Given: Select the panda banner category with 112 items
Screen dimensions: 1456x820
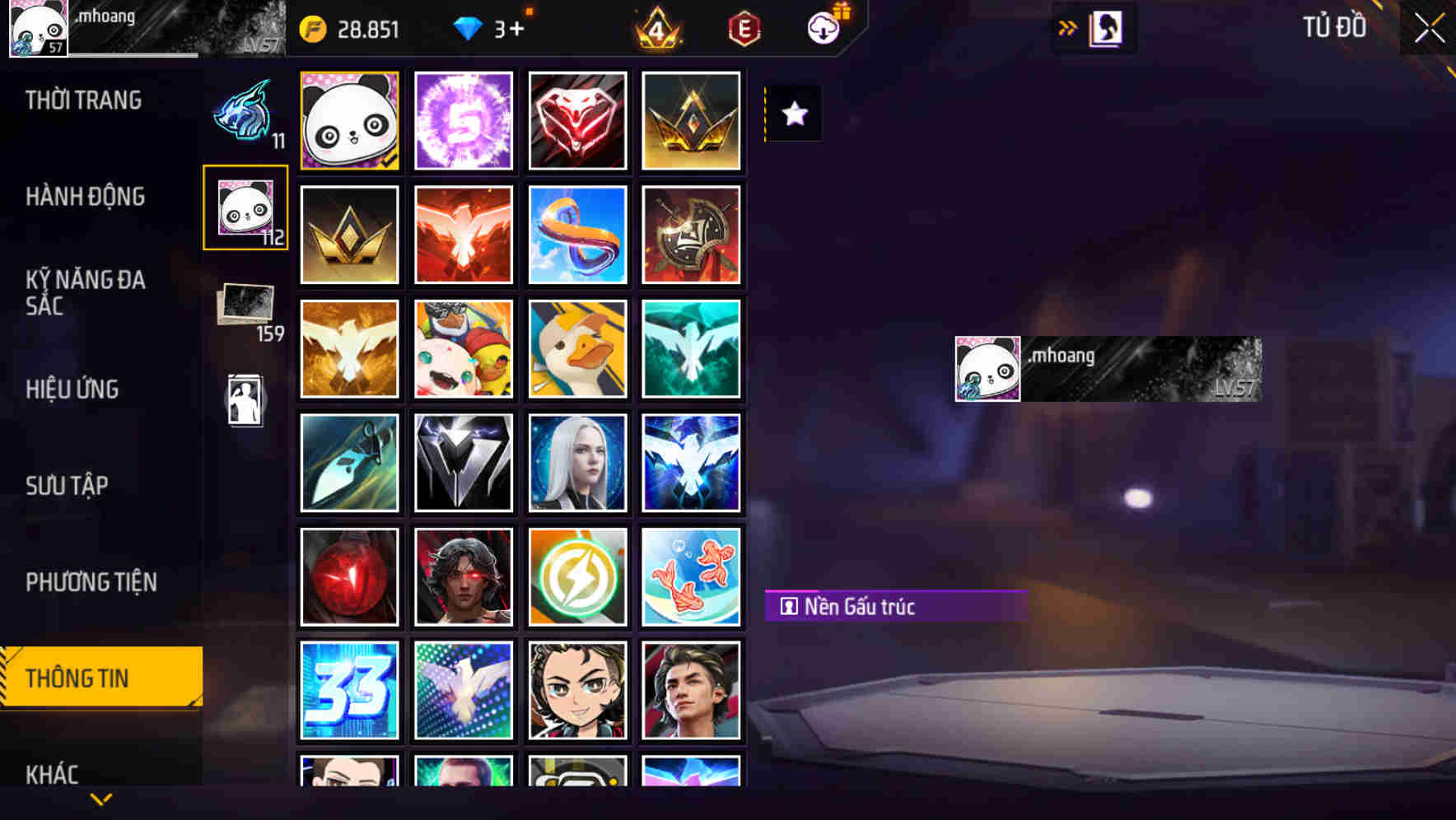Looking at the screenshot, I should (x=245, y=207).
